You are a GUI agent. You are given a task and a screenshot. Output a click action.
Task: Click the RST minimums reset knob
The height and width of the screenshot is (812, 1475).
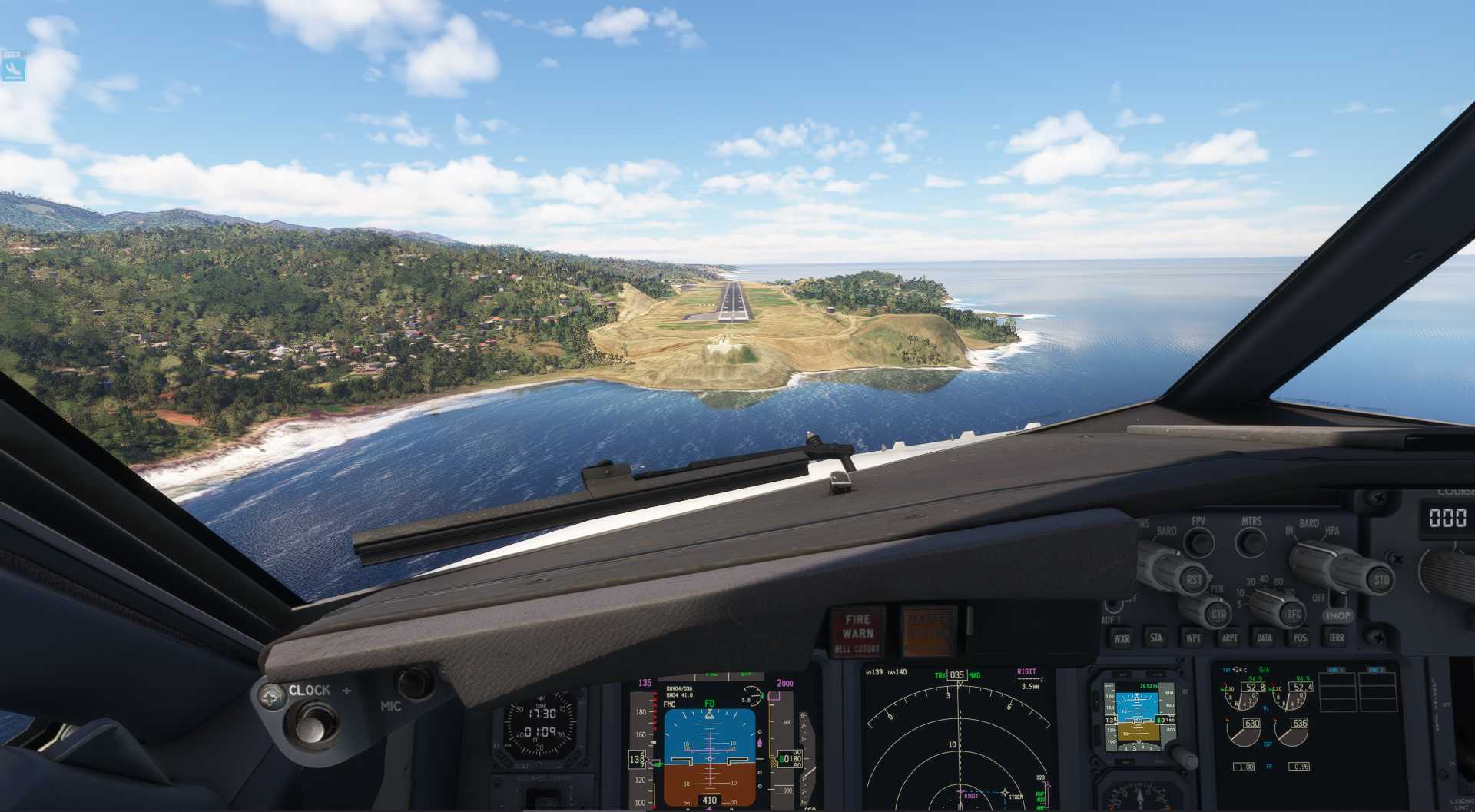point(1193,580)
